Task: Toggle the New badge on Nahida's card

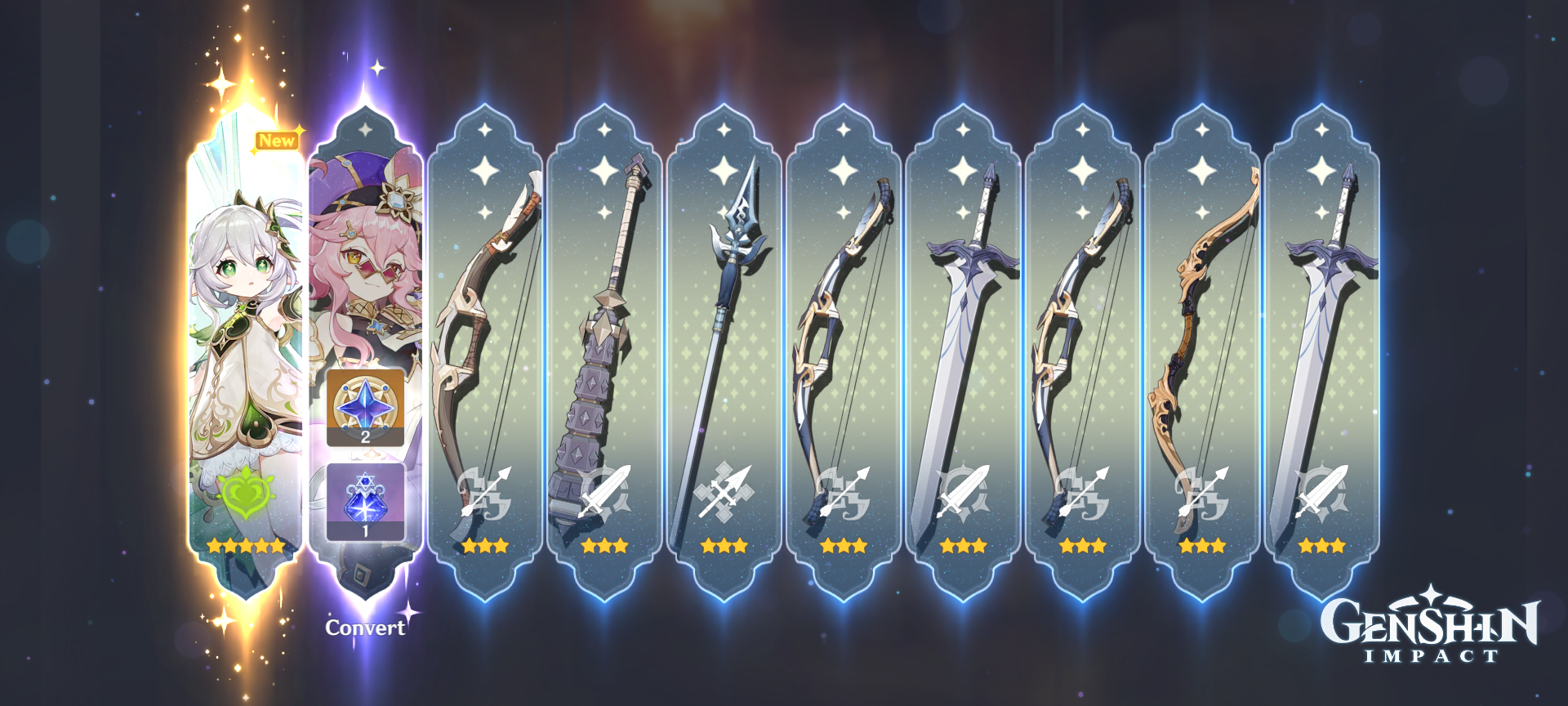Action: click(x=278, y=141)
